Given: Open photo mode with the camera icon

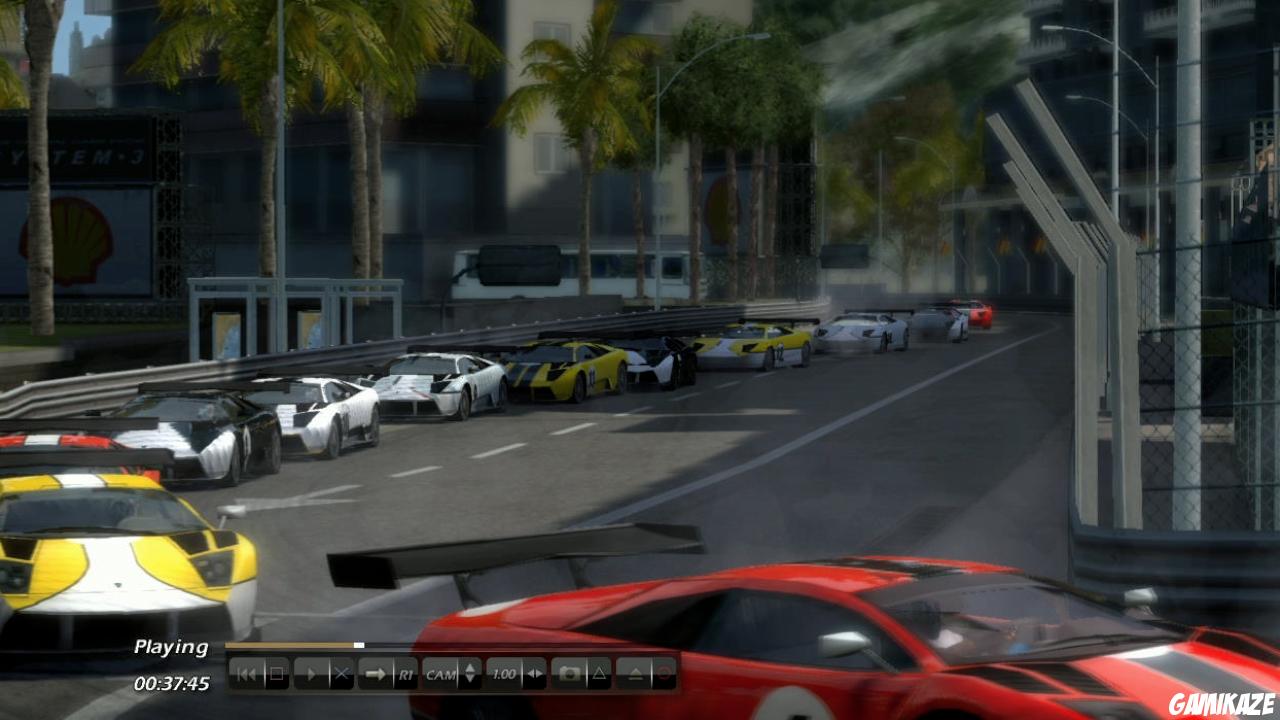Looking at the screenshot, I should tap(572, 673).
